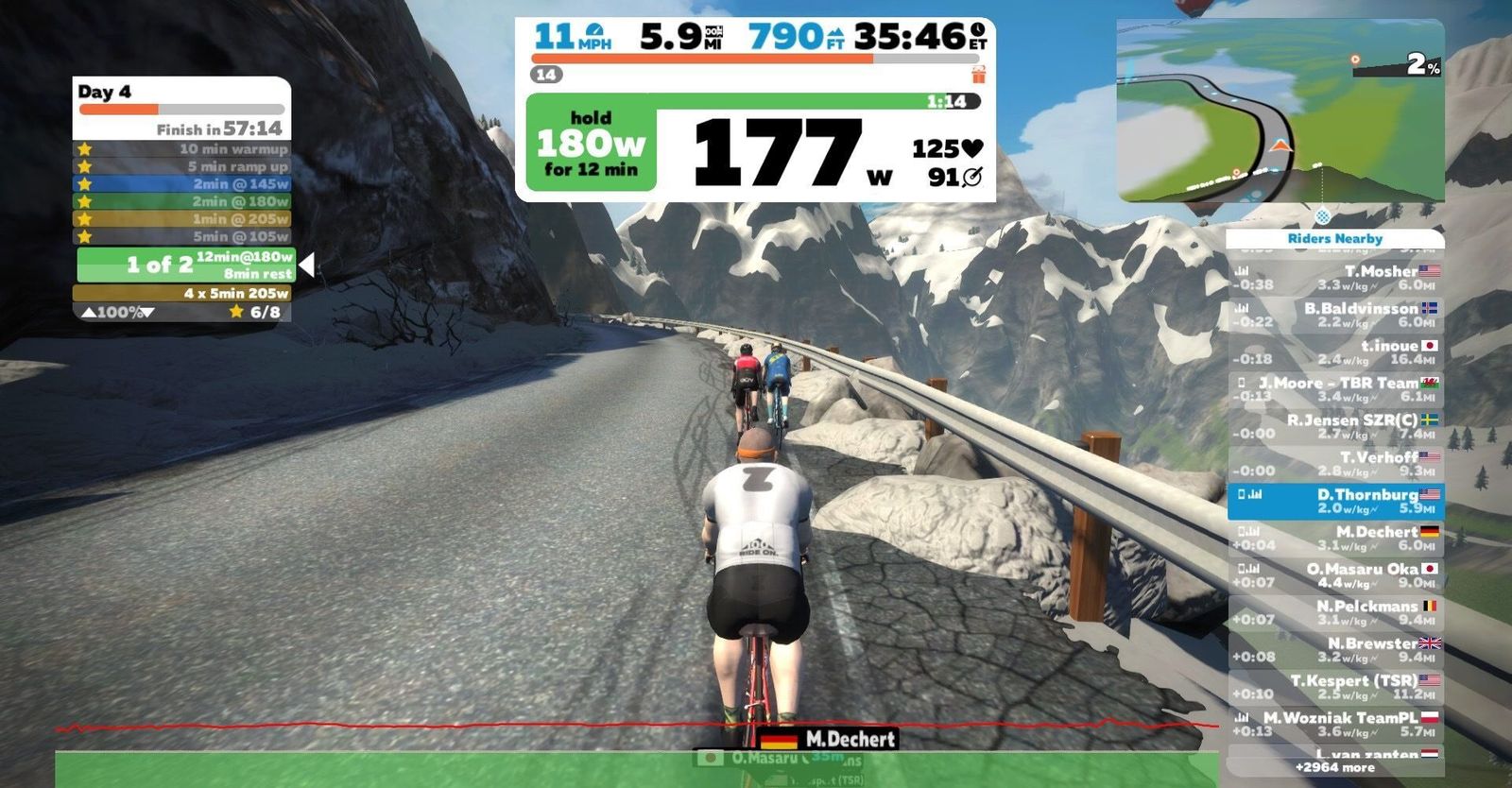The height and width of the screenshot is (788, 1512).
Task: Choose M.Dechert in the Riders Nearby list
Action: pyautogui.click(x=1335, y=539)
